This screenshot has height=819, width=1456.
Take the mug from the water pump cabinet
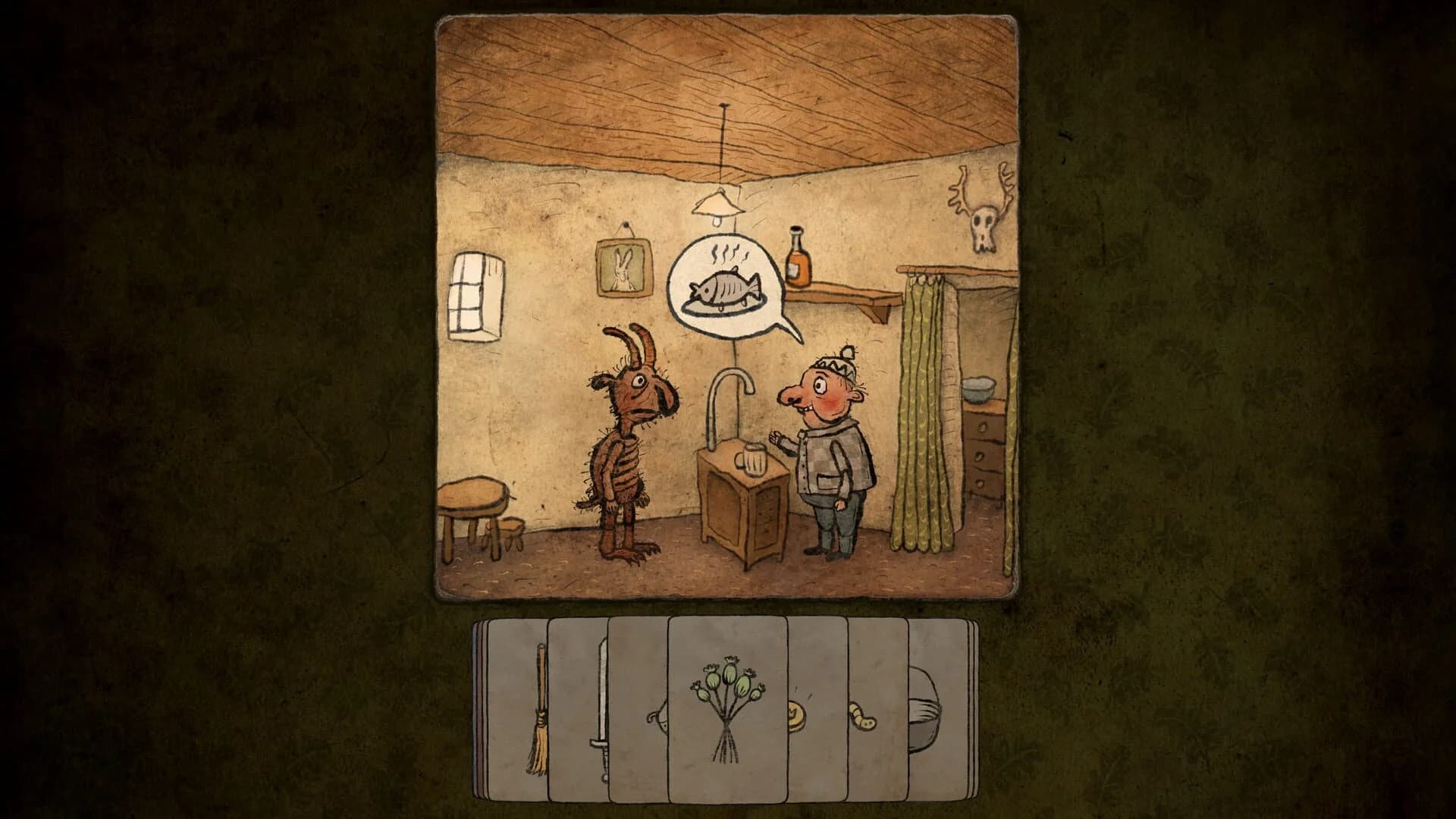(751, 457)
